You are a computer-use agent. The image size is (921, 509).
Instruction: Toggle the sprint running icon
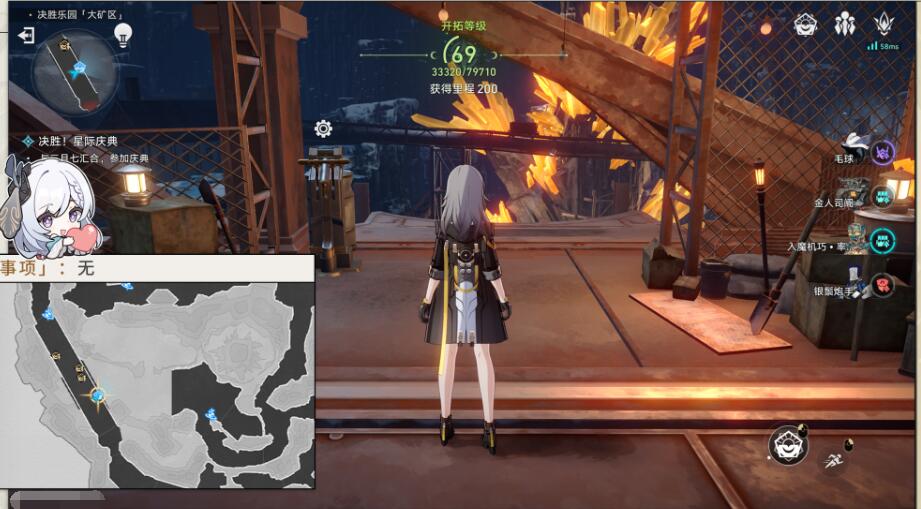tap(832, 461)
